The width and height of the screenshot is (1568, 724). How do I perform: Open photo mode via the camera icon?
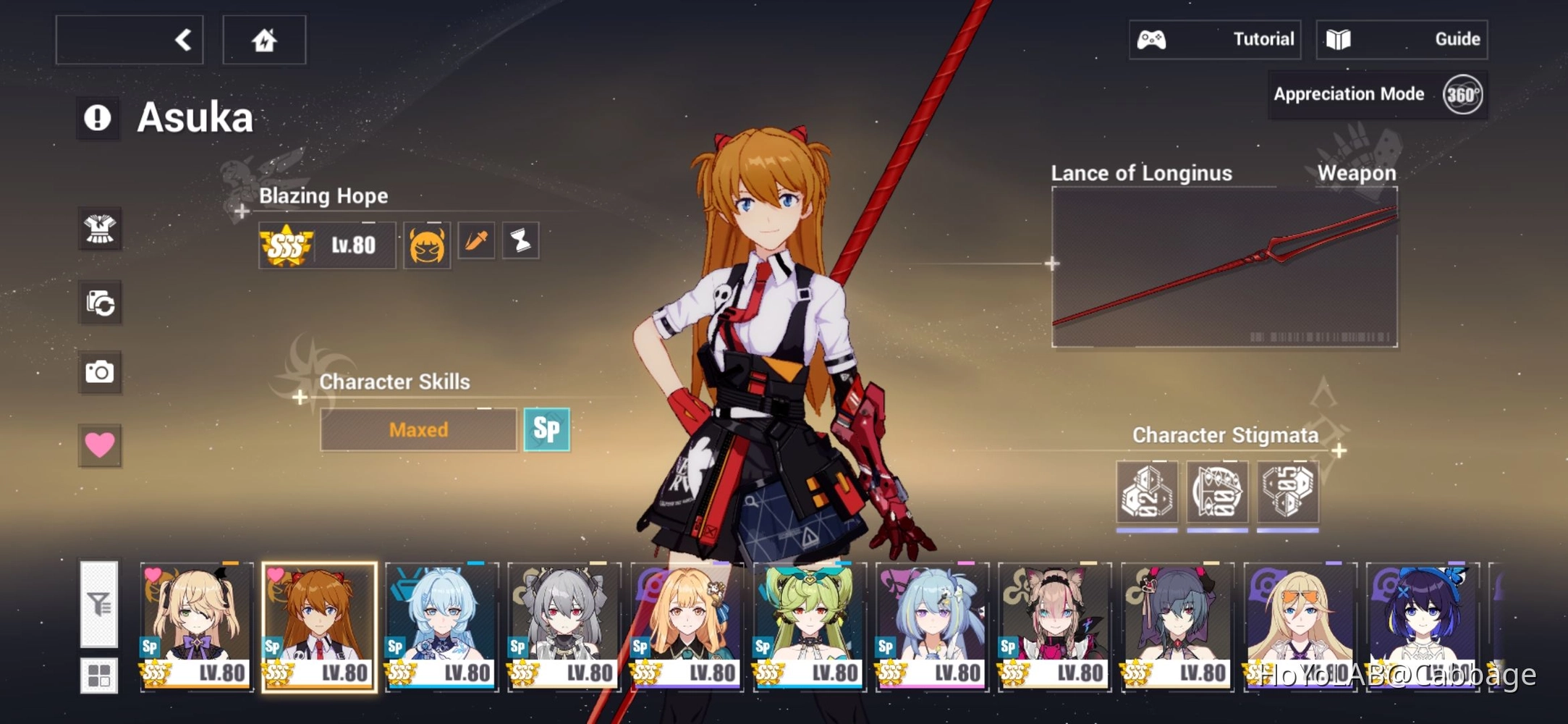tap(101, 371)
